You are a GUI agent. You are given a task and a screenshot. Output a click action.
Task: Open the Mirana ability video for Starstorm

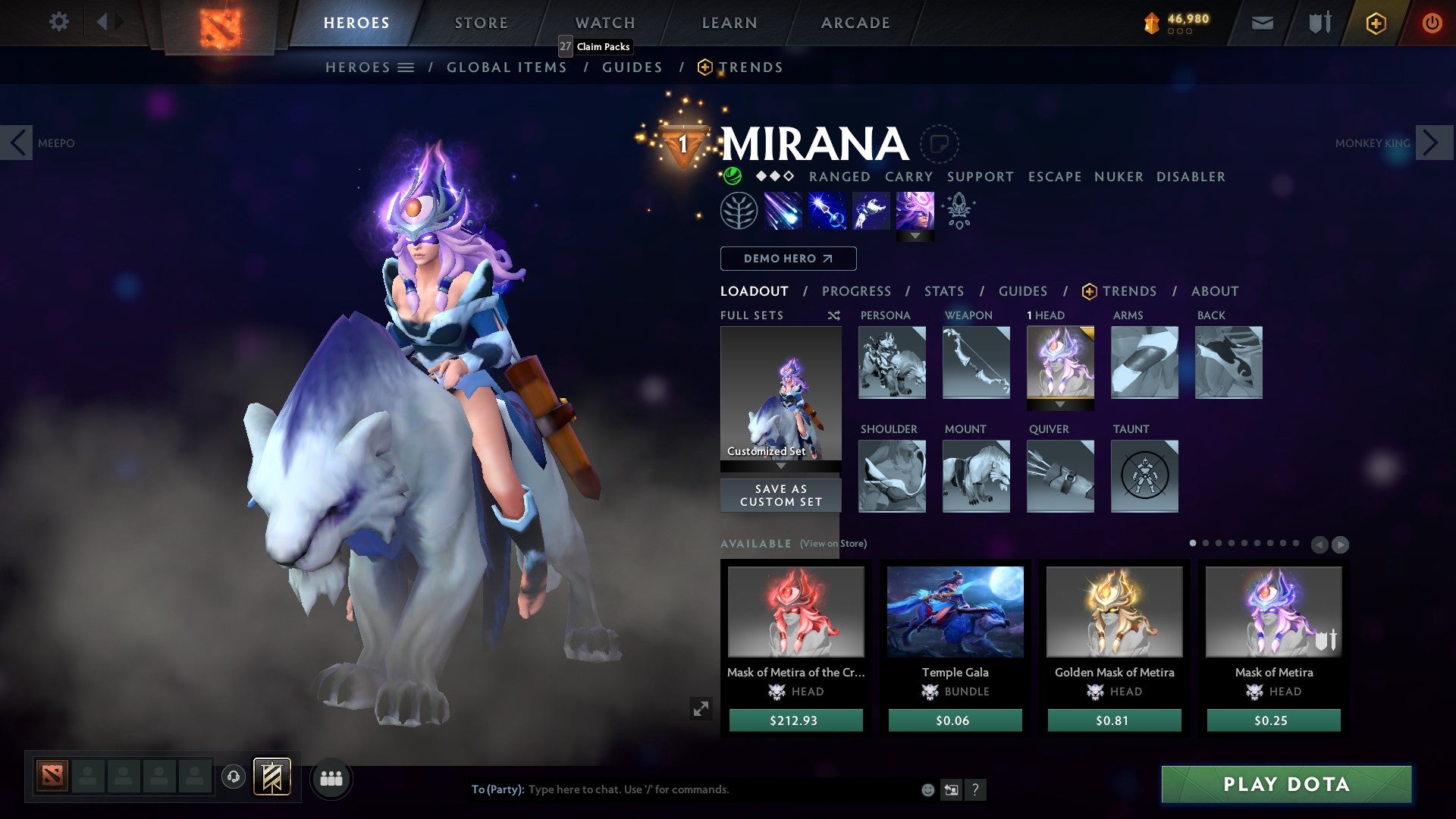(785, 210)
